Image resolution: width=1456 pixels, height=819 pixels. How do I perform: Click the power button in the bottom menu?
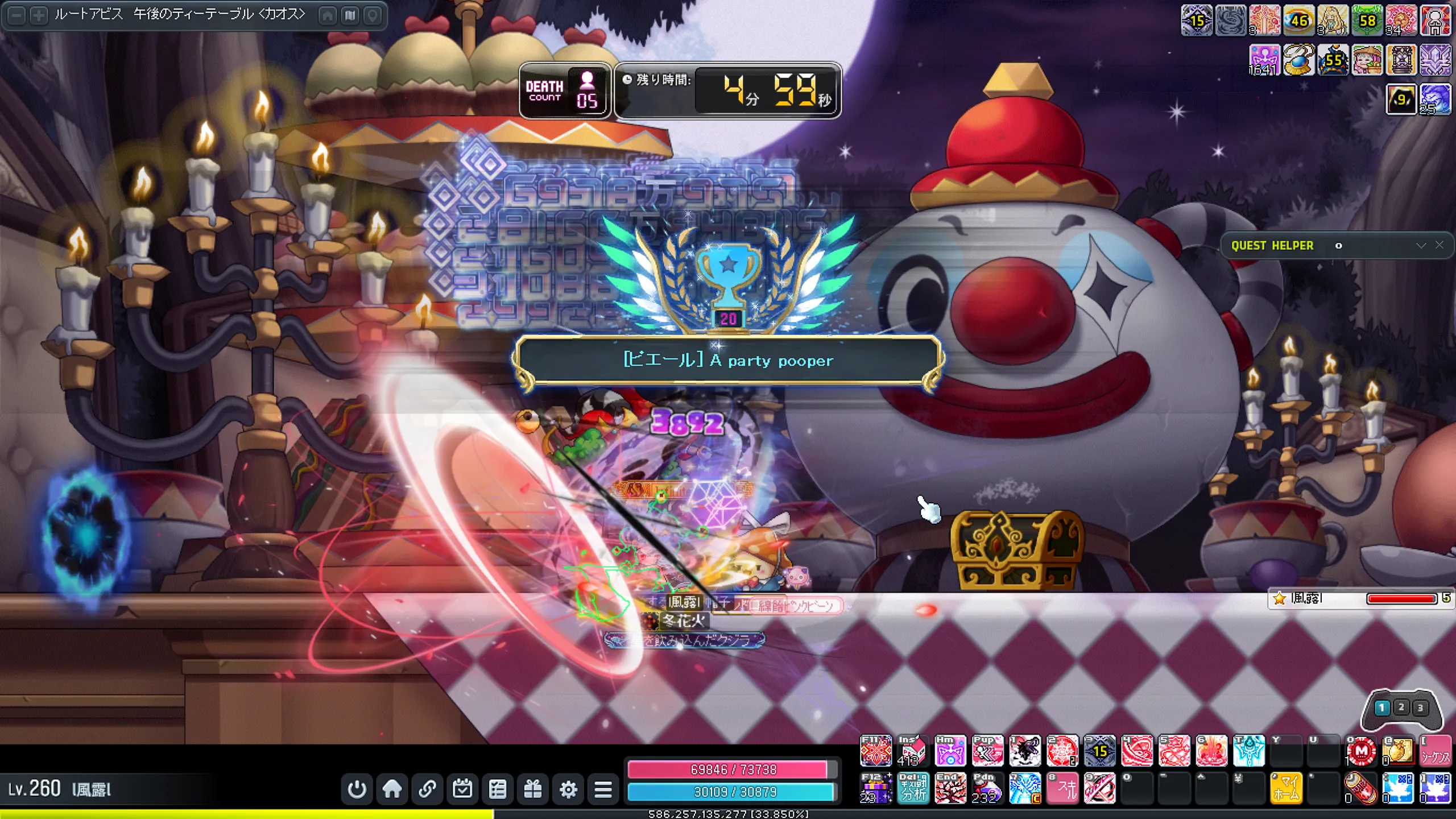coord(357,789)
